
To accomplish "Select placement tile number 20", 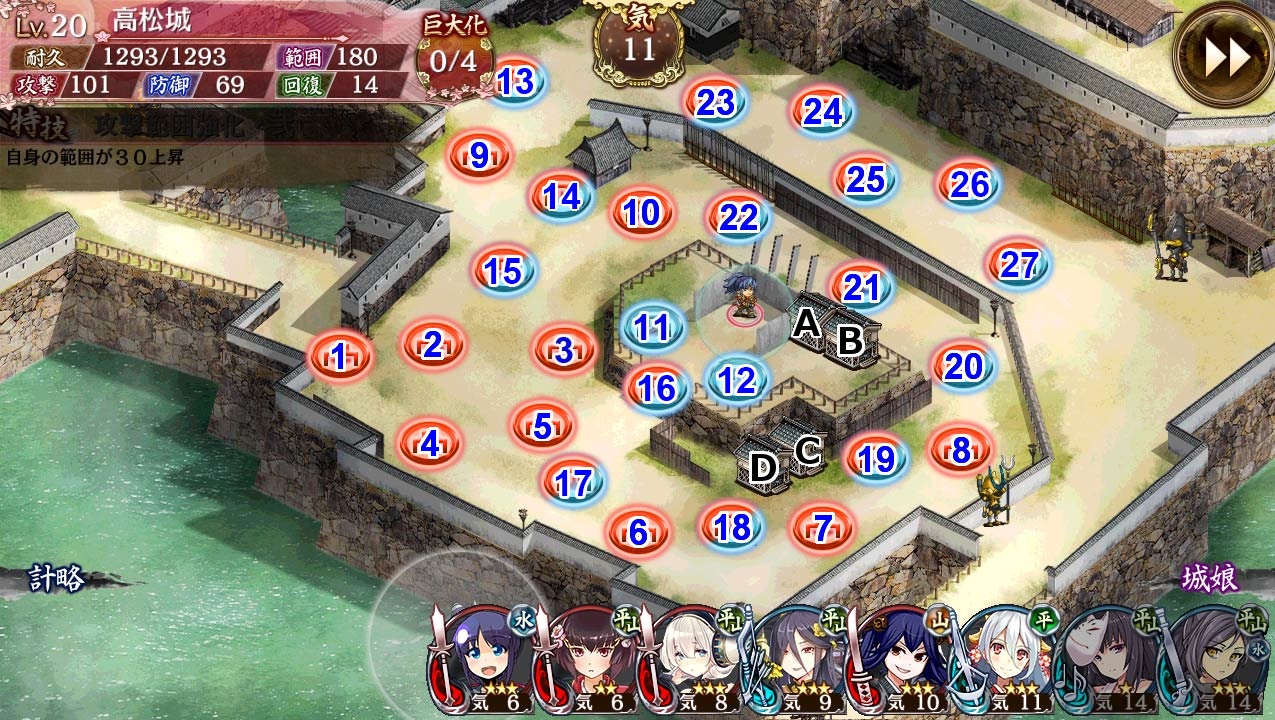I will 963,367.
